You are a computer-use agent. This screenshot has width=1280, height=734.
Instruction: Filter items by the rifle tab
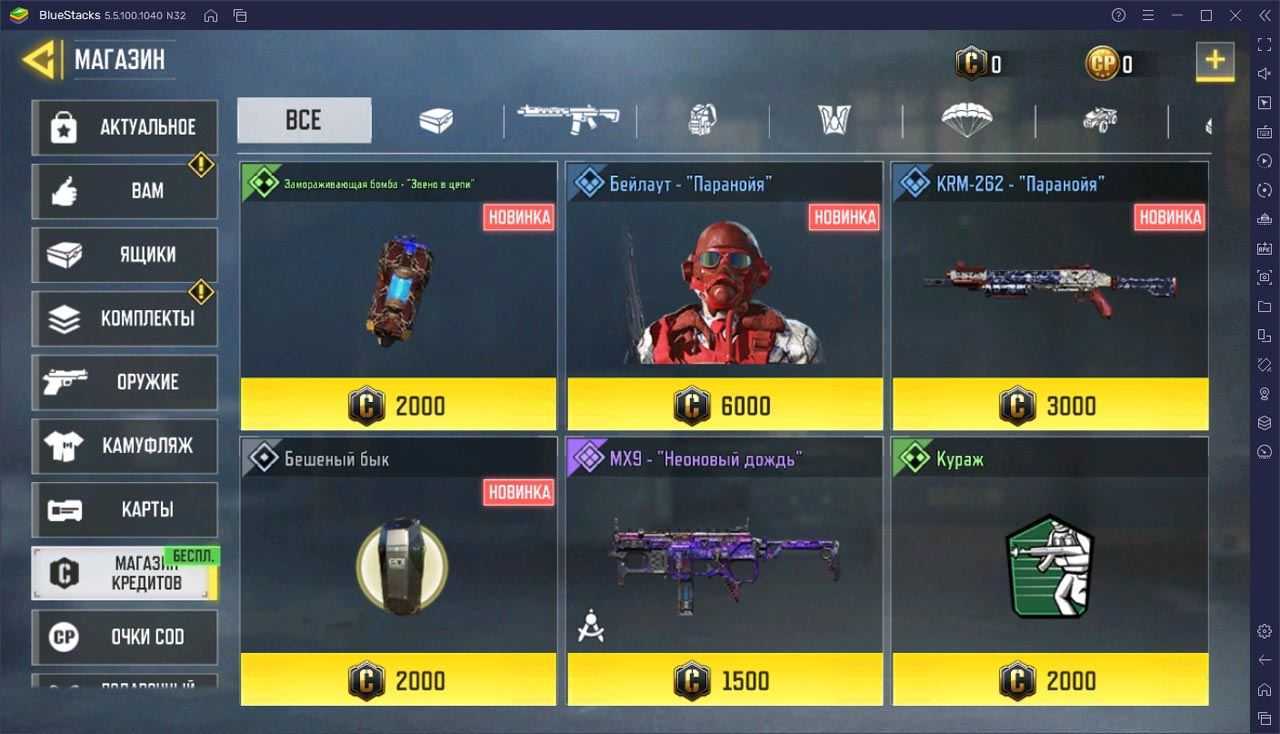click(x=569, y=120)
